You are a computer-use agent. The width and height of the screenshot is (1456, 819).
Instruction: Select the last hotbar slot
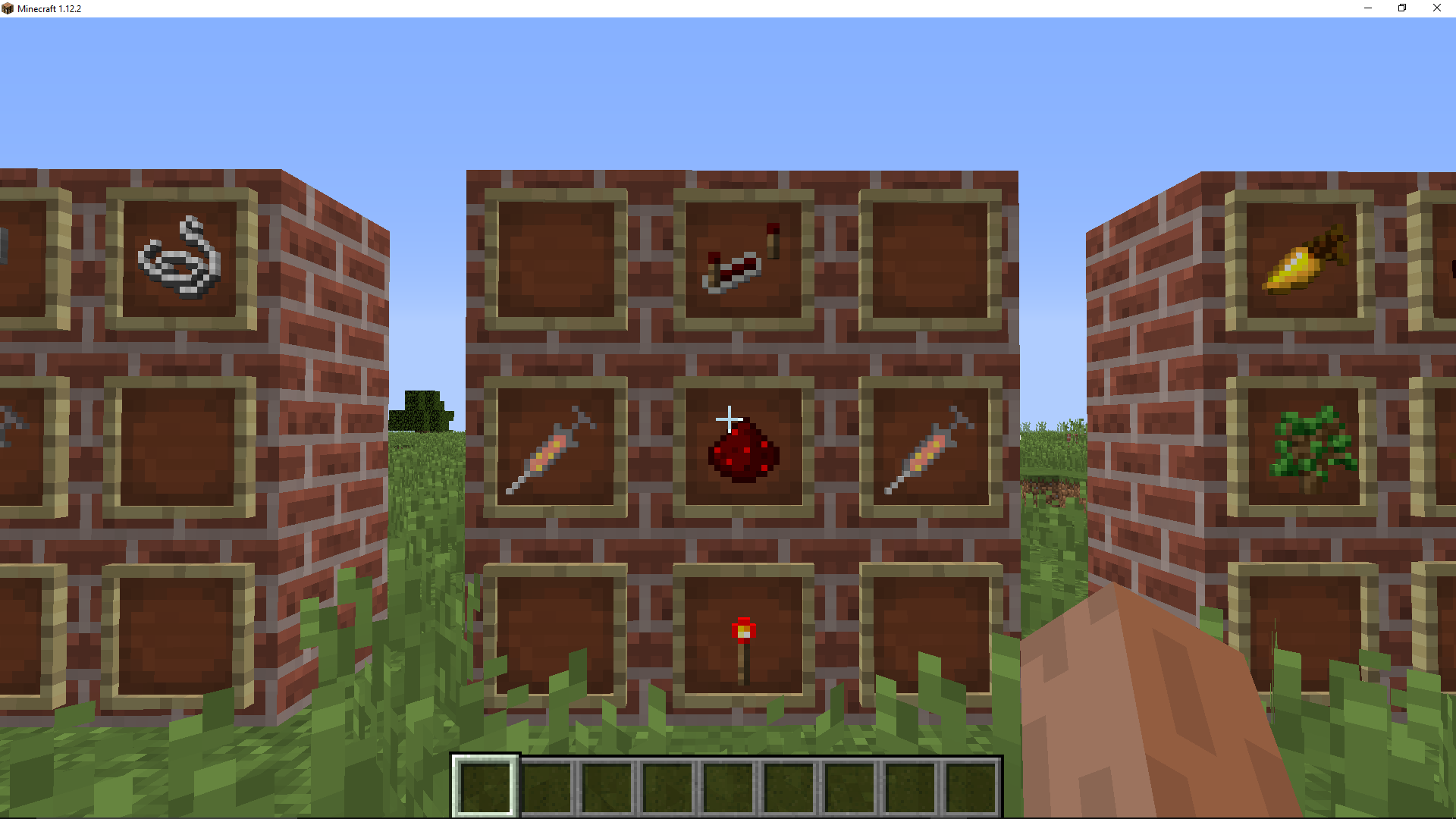(973, 786)
